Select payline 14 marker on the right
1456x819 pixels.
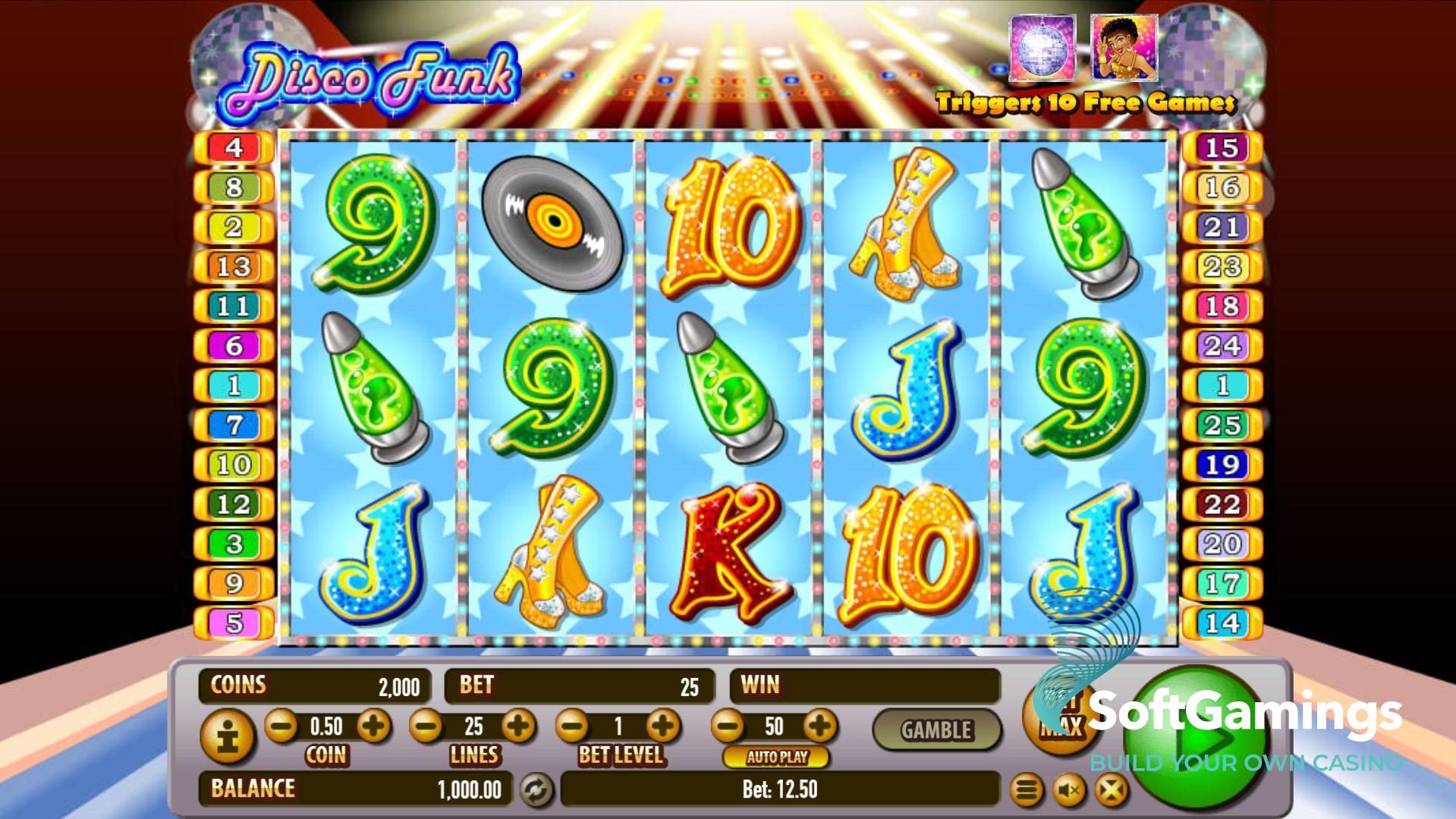pos(1222,623)
